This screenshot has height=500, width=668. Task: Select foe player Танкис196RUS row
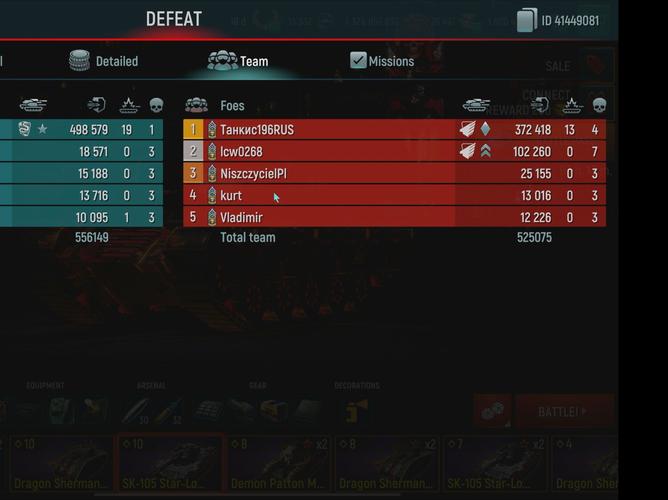click(394, 129)
